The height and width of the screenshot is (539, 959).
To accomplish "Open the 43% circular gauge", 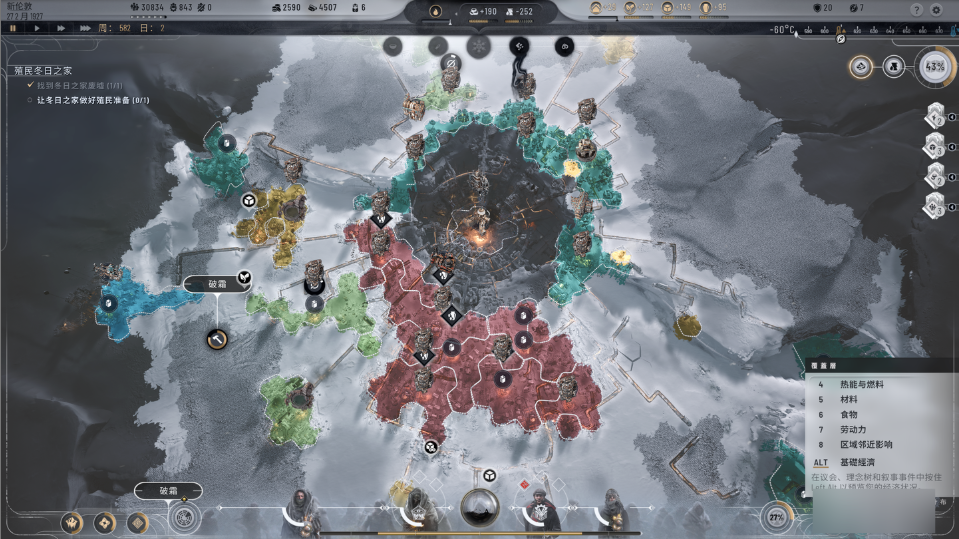I will pos(935,67).
